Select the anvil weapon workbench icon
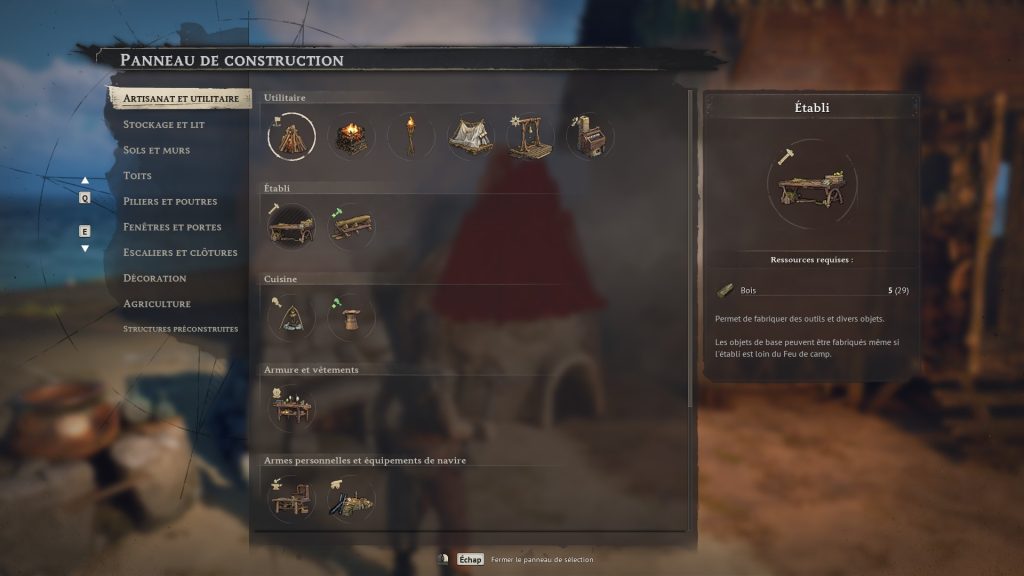 [291, 497]
